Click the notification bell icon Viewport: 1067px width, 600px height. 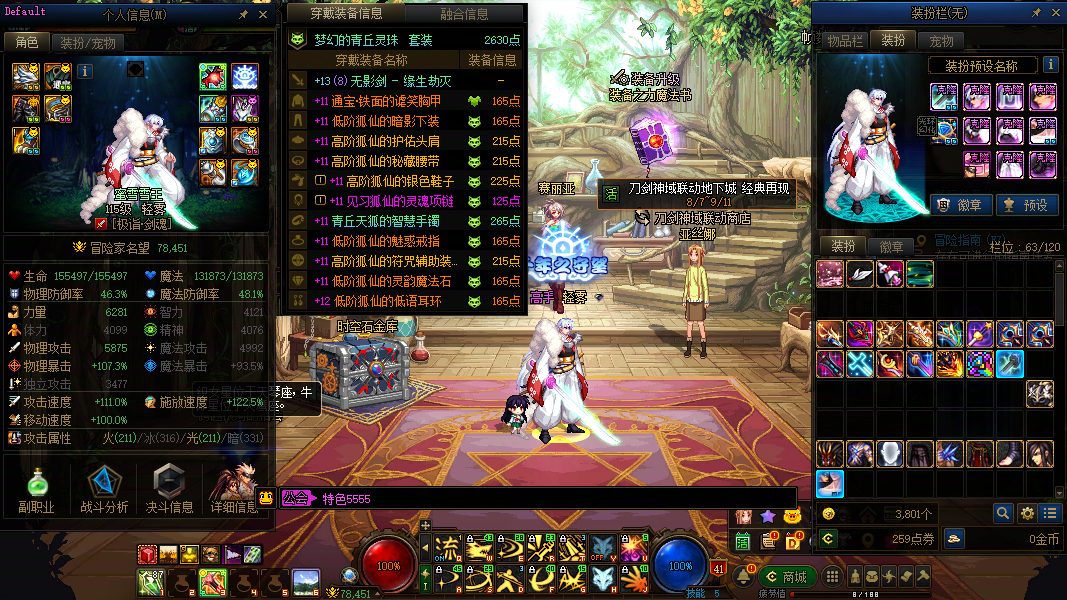coord(744,577)
